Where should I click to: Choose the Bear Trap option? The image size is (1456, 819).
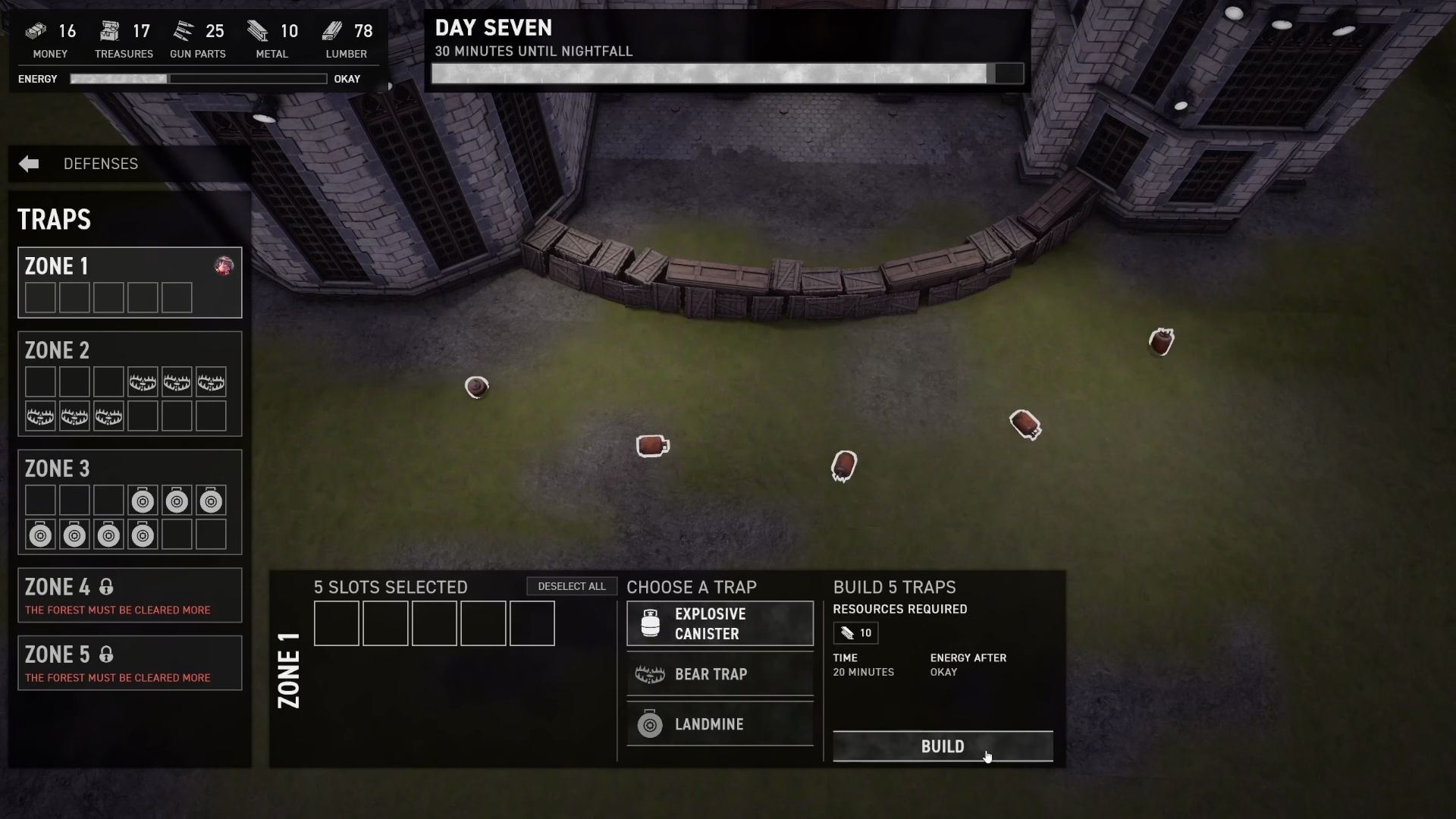click(x=720, y=674)
